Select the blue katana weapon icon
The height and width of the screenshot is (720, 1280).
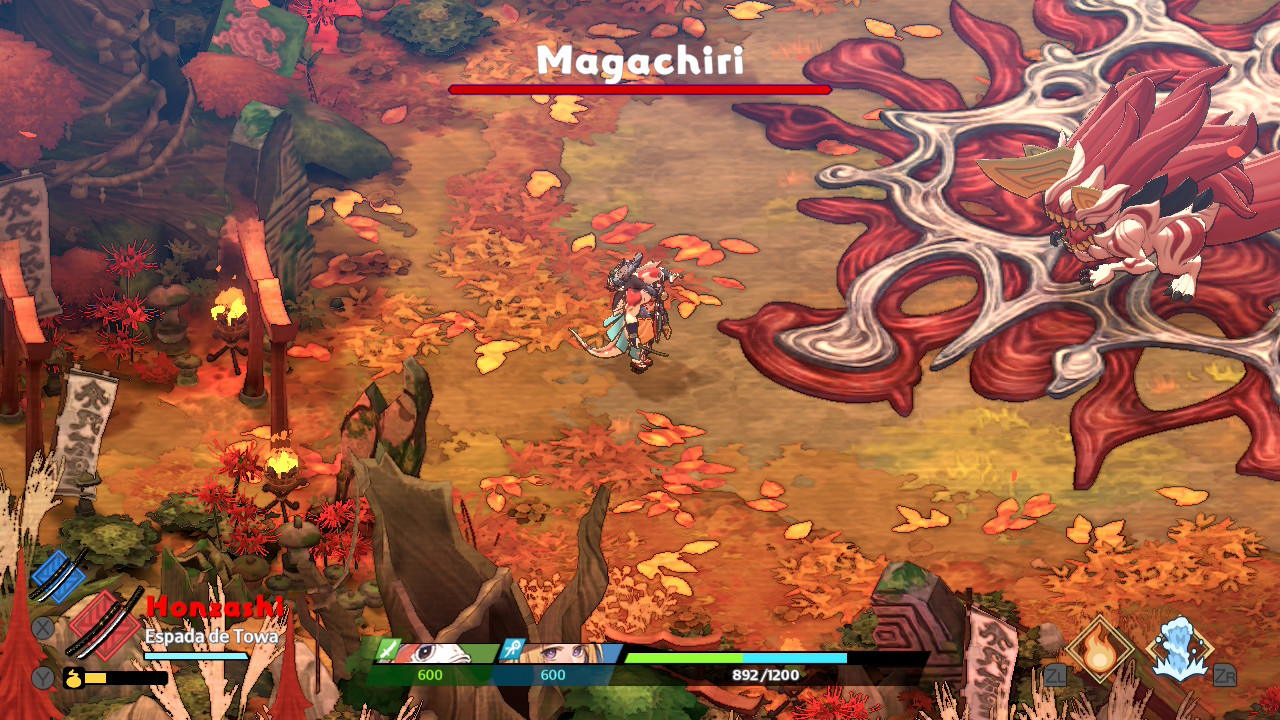tap(59, 575)
